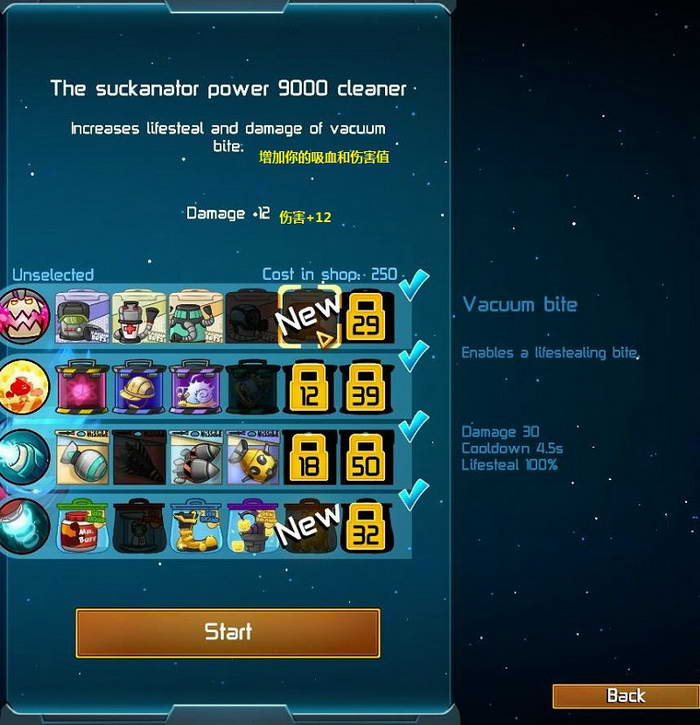This screenshot has width=700, height=725.
Task: Select the yellow bee bomb upgrade
Action: (x=253, y=457)
